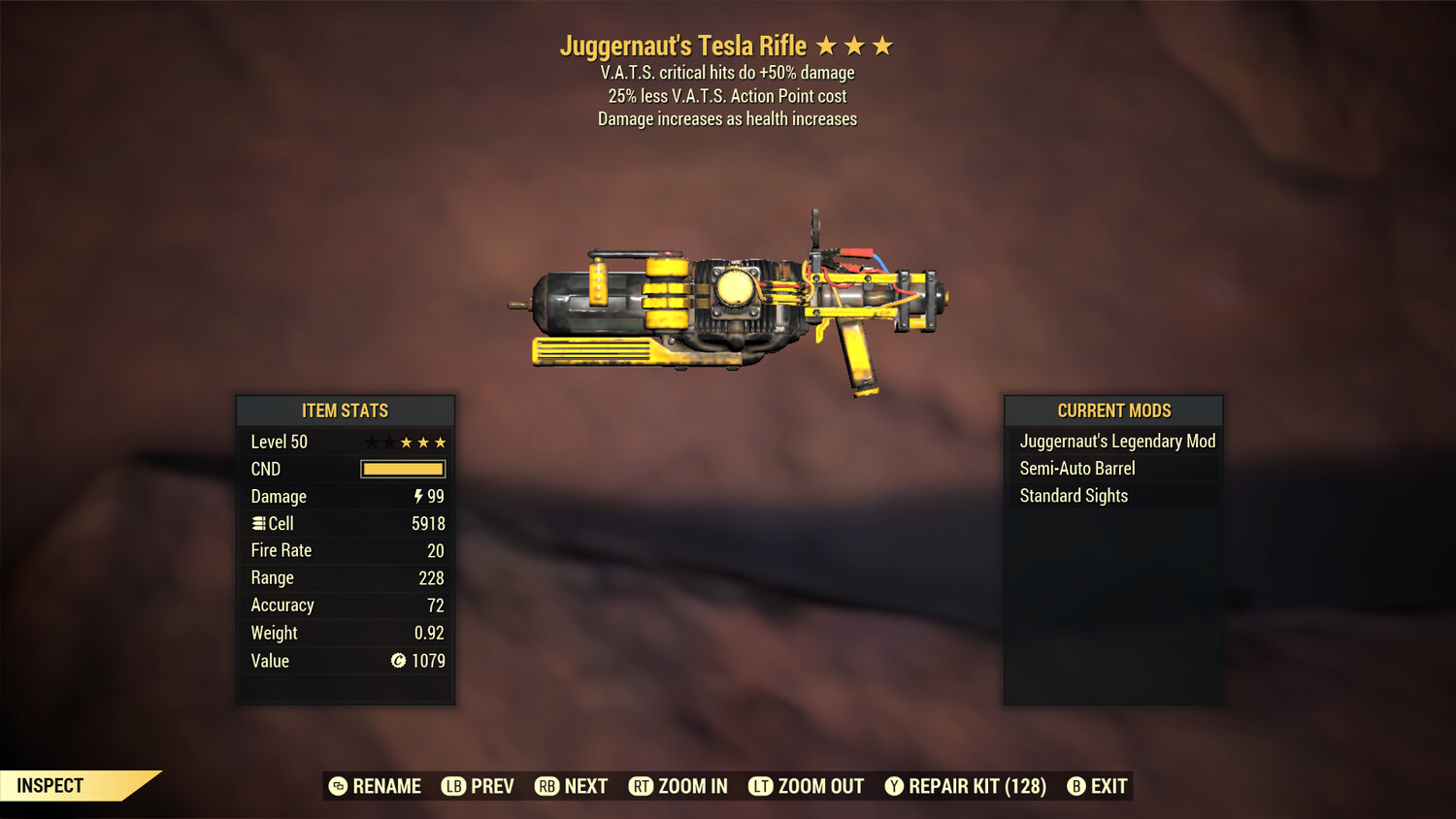Select the Semi-Auto Barrel mod

[1076, 468]
